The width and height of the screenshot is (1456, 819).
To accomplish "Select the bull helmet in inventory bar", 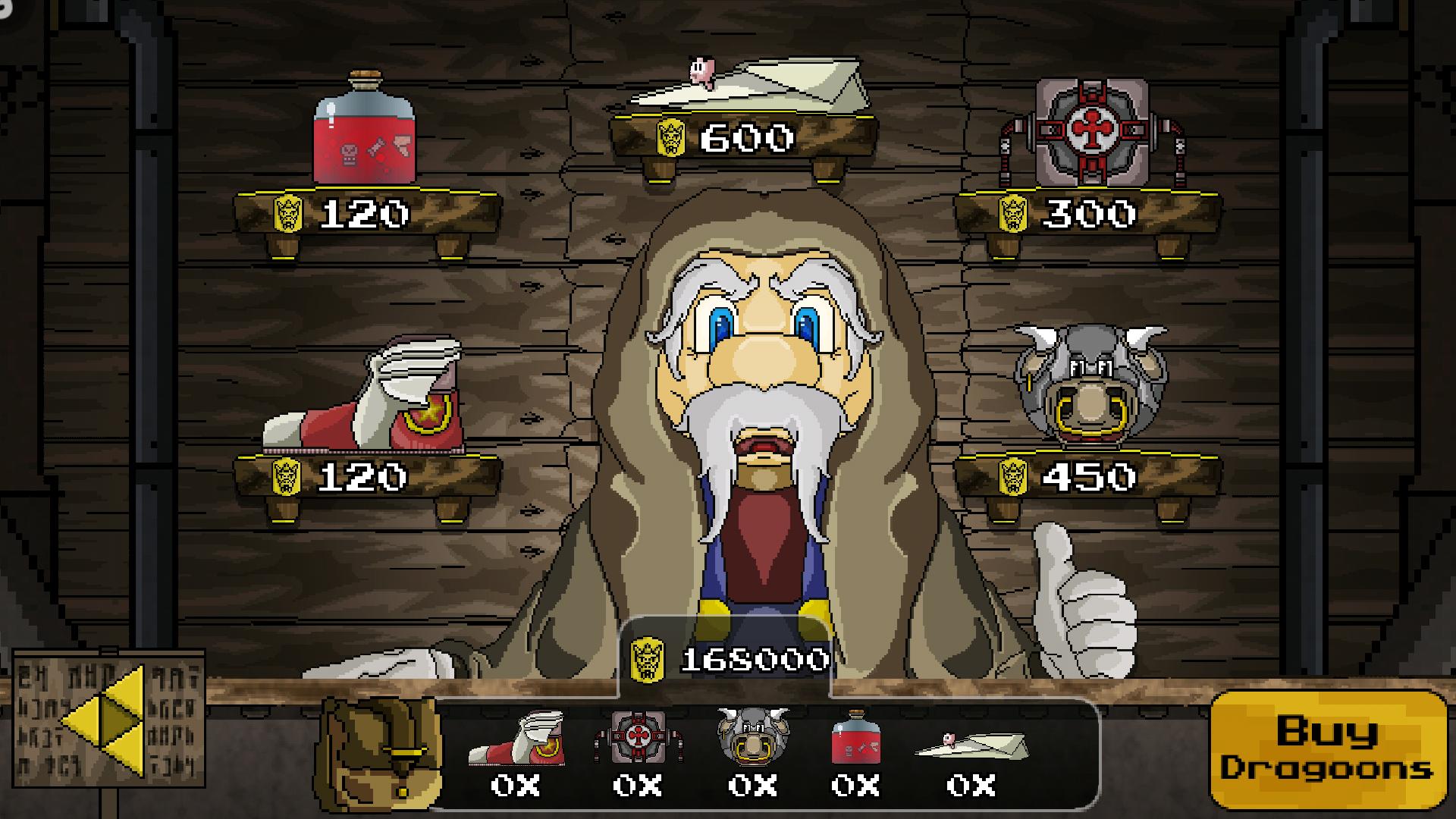I will (752, 734).
